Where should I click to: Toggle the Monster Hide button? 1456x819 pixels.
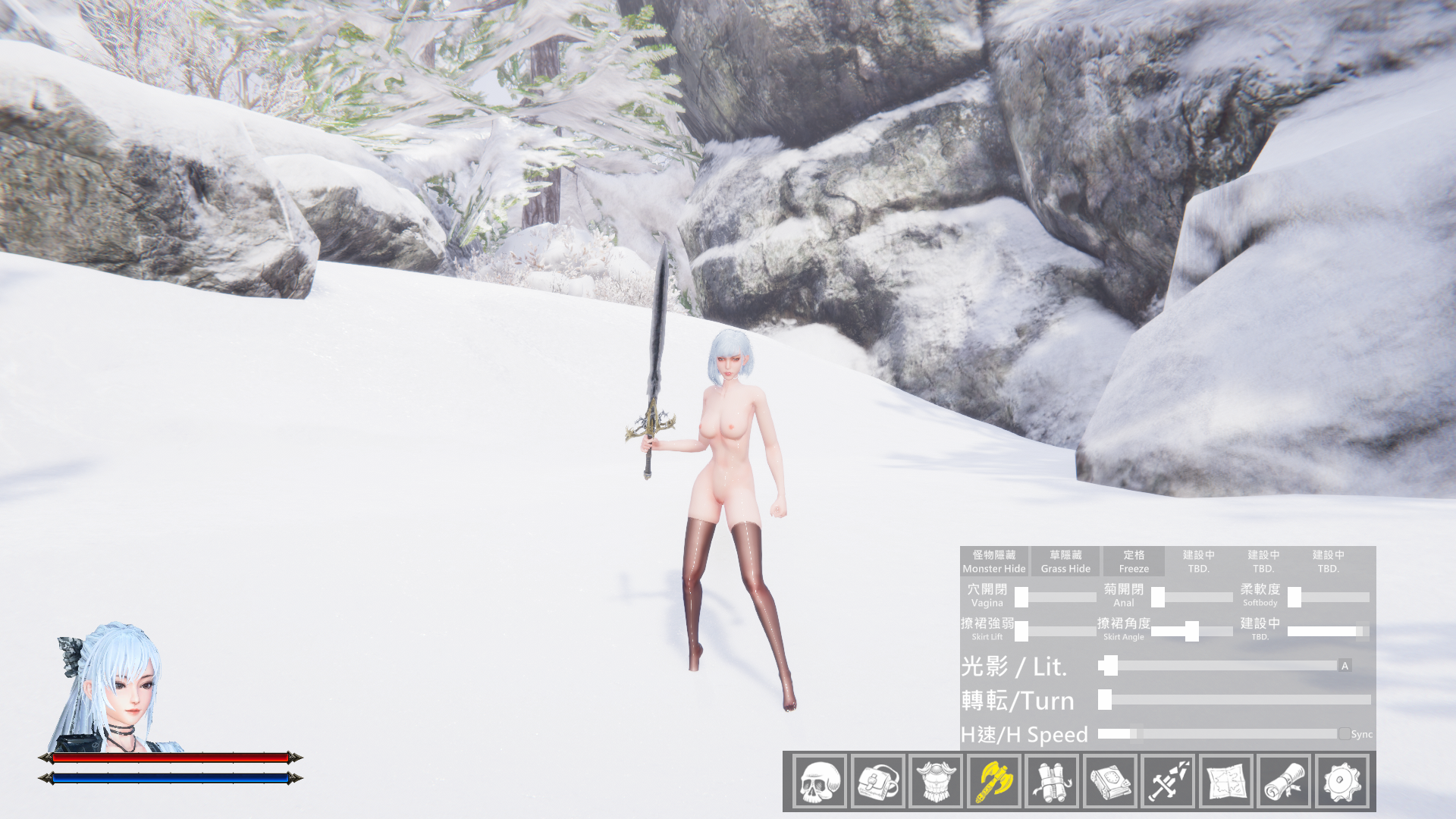(993, 561)
